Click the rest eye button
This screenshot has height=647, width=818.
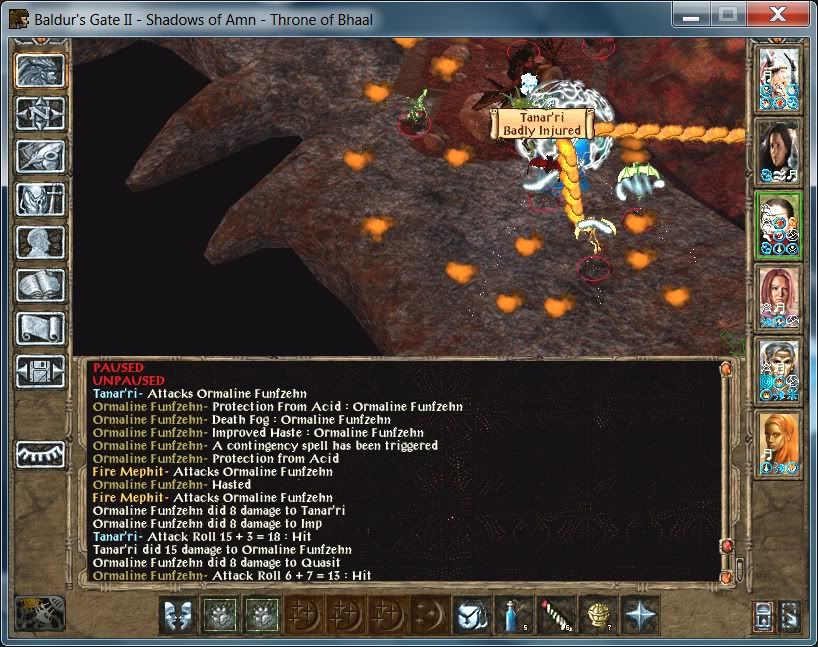(41, 453)
